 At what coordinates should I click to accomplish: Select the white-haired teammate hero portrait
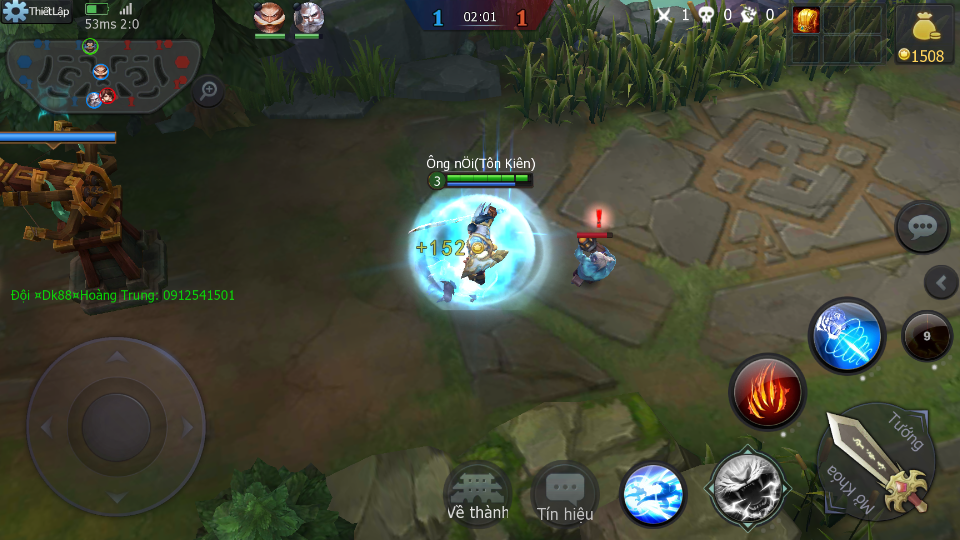point(308,17)
